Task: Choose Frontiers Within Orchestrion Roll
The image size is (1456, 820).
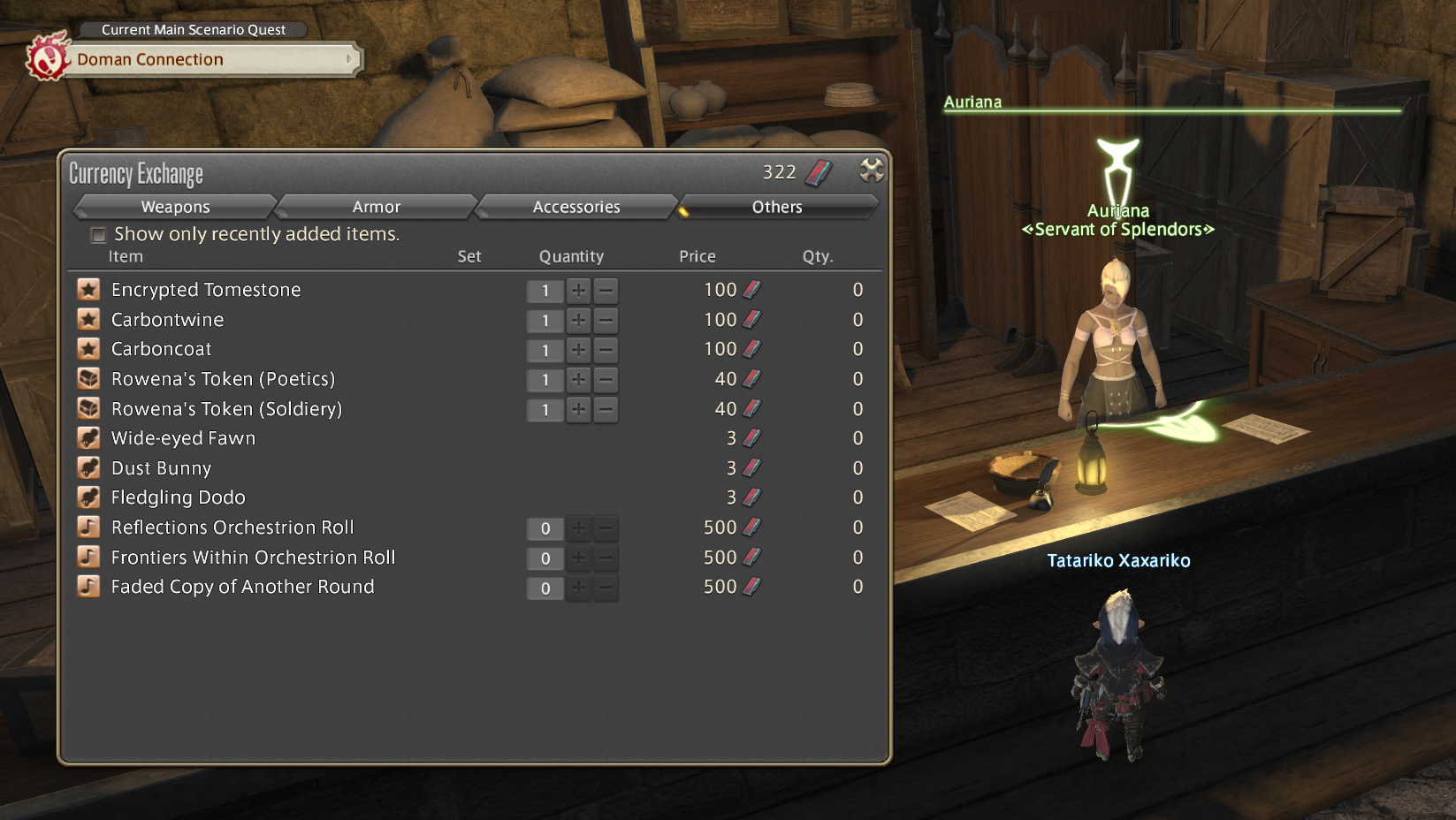Action: (253, 558)
